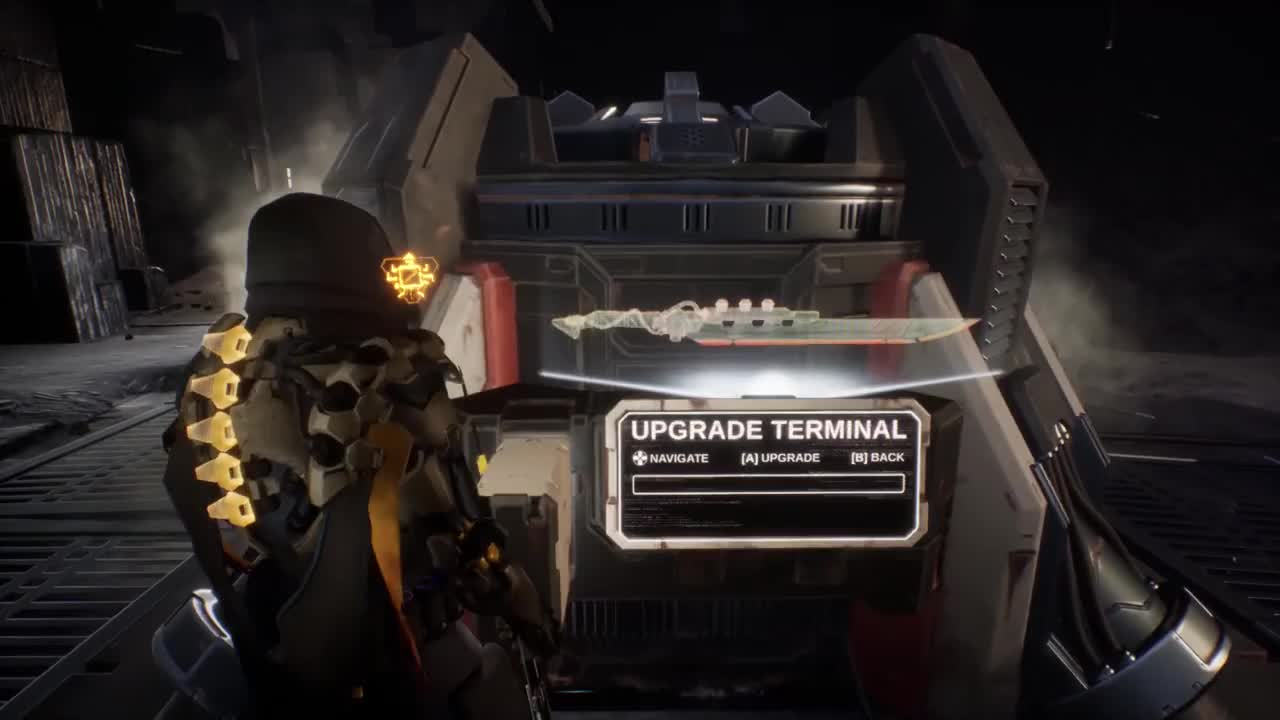Open the empty selection list on the terminal
1280x720 pixels.
768,485
